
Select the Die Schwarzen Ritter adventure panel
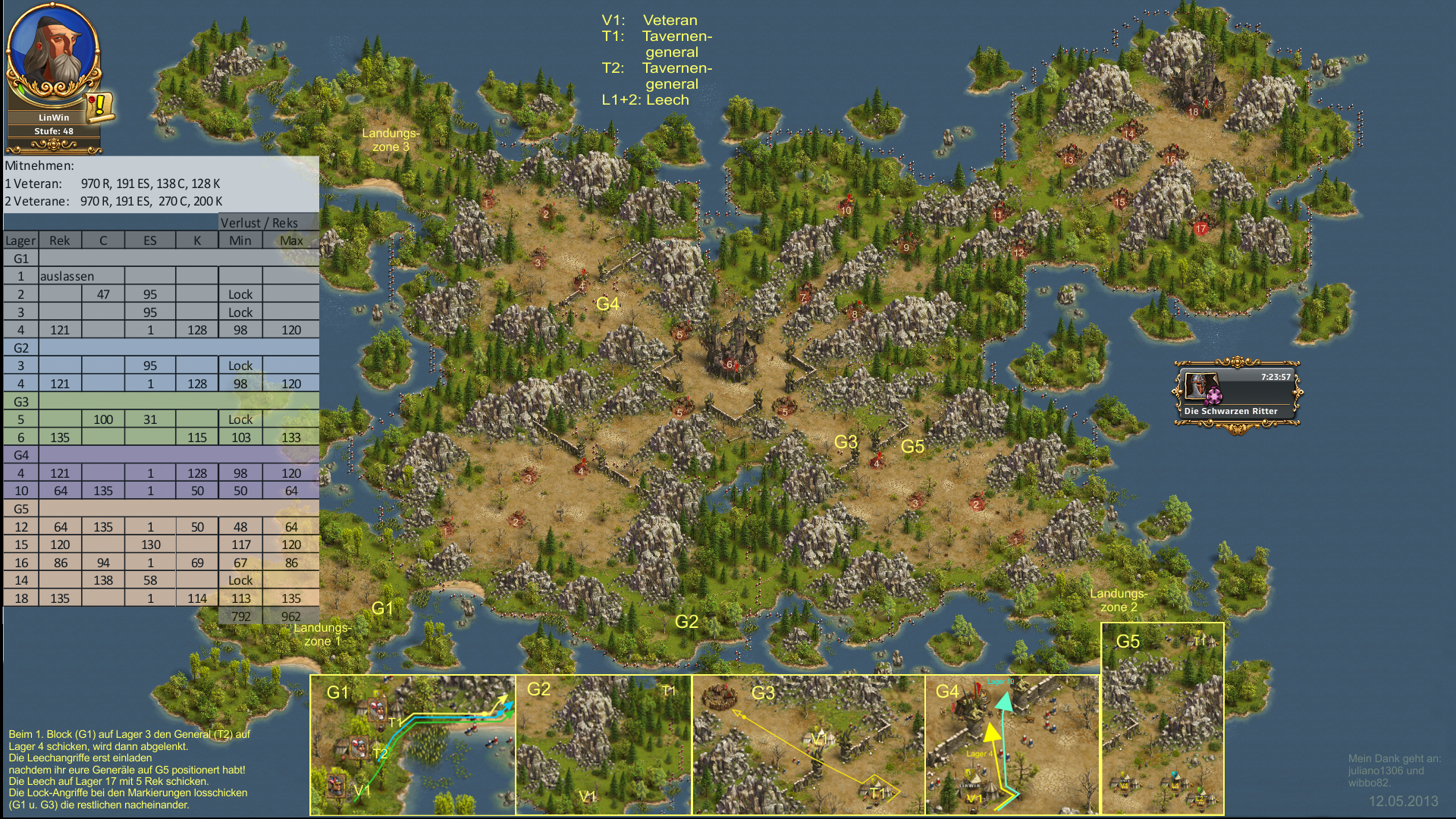1237,394
